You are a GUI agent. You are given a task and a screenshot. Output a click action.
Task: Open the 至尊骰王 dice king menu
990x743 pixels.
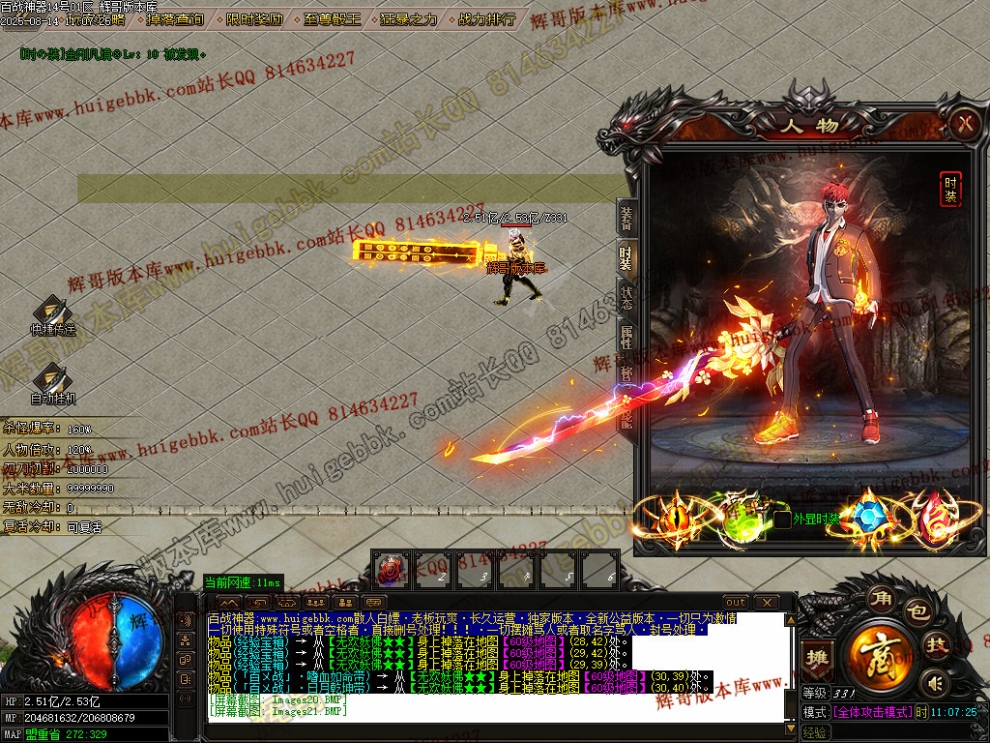click(x=332, y=19)
